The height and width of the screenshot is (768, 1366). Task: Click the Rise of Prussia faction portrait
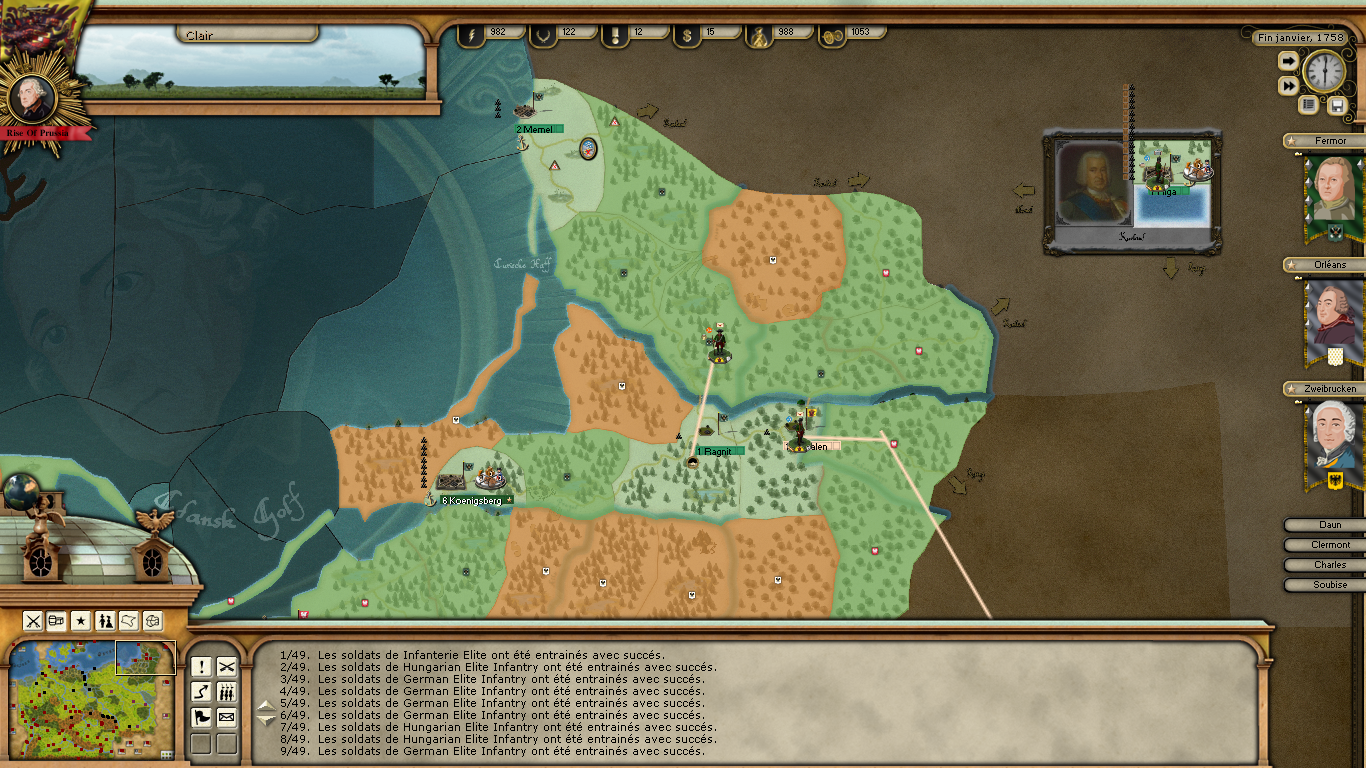[x=30, y=97]
